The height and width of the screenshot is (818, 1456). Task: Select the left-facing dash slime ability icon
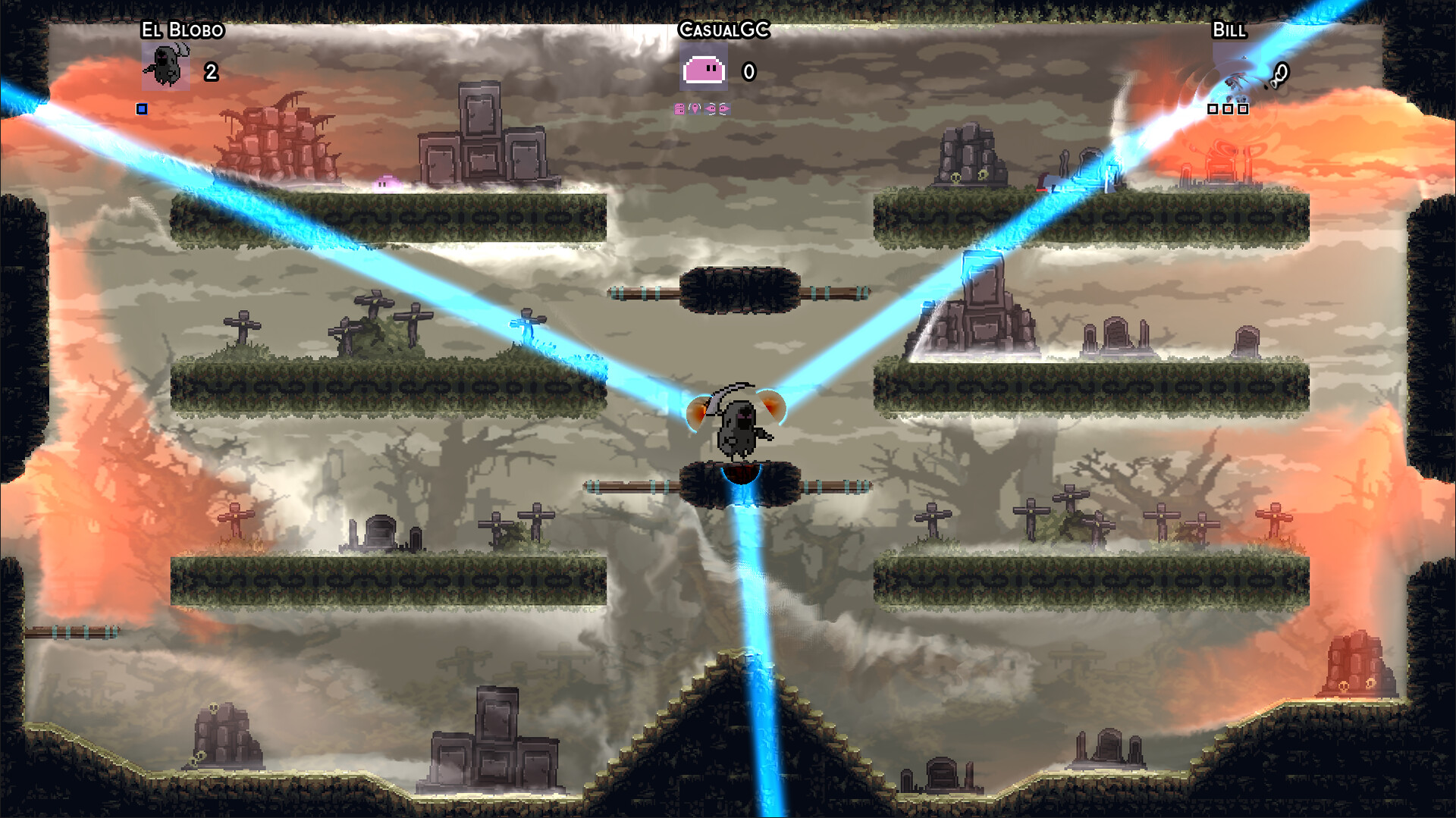[710, 109]
